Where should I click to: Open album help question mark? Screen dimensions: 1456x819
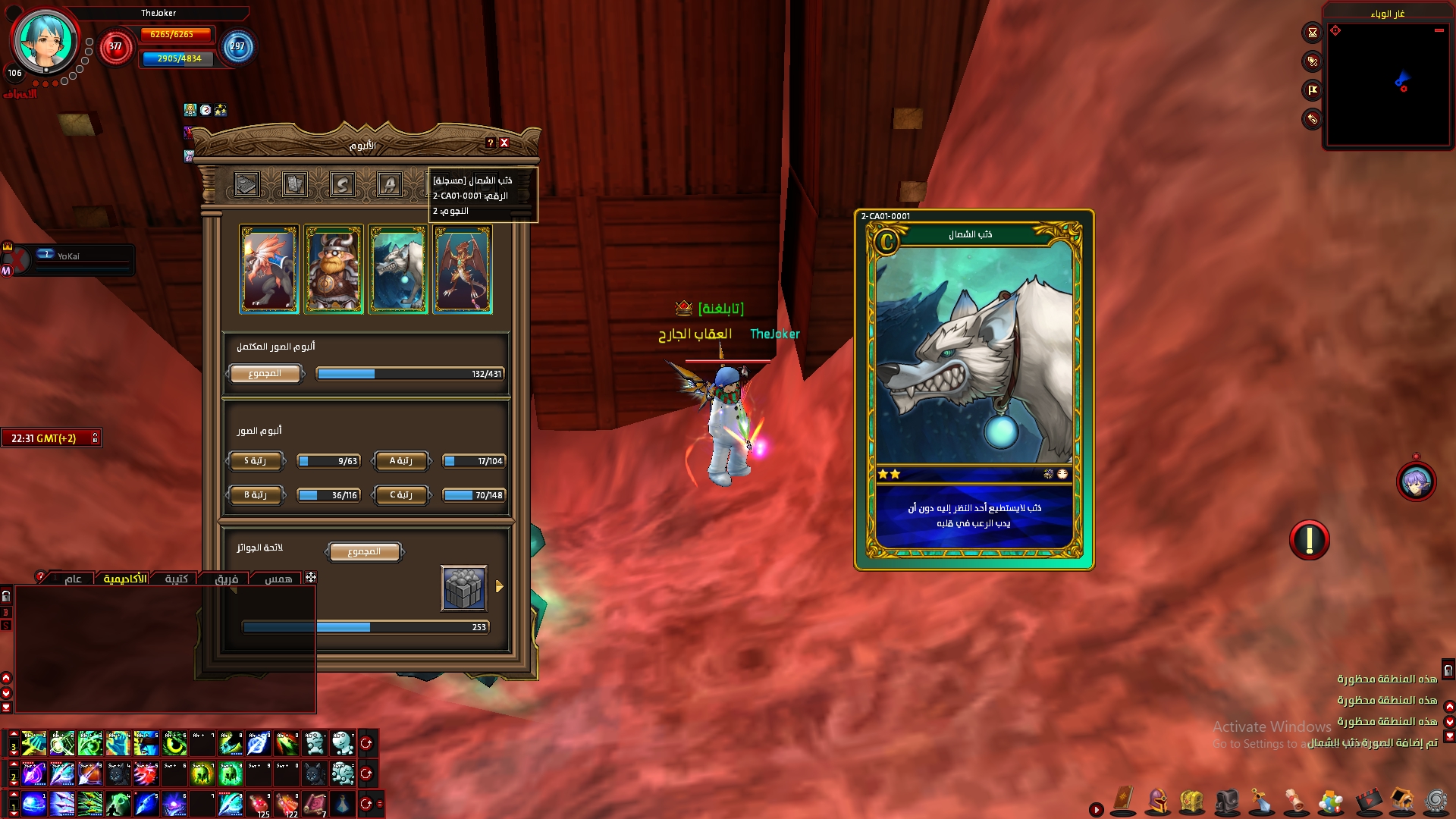(x=491, y=143)
